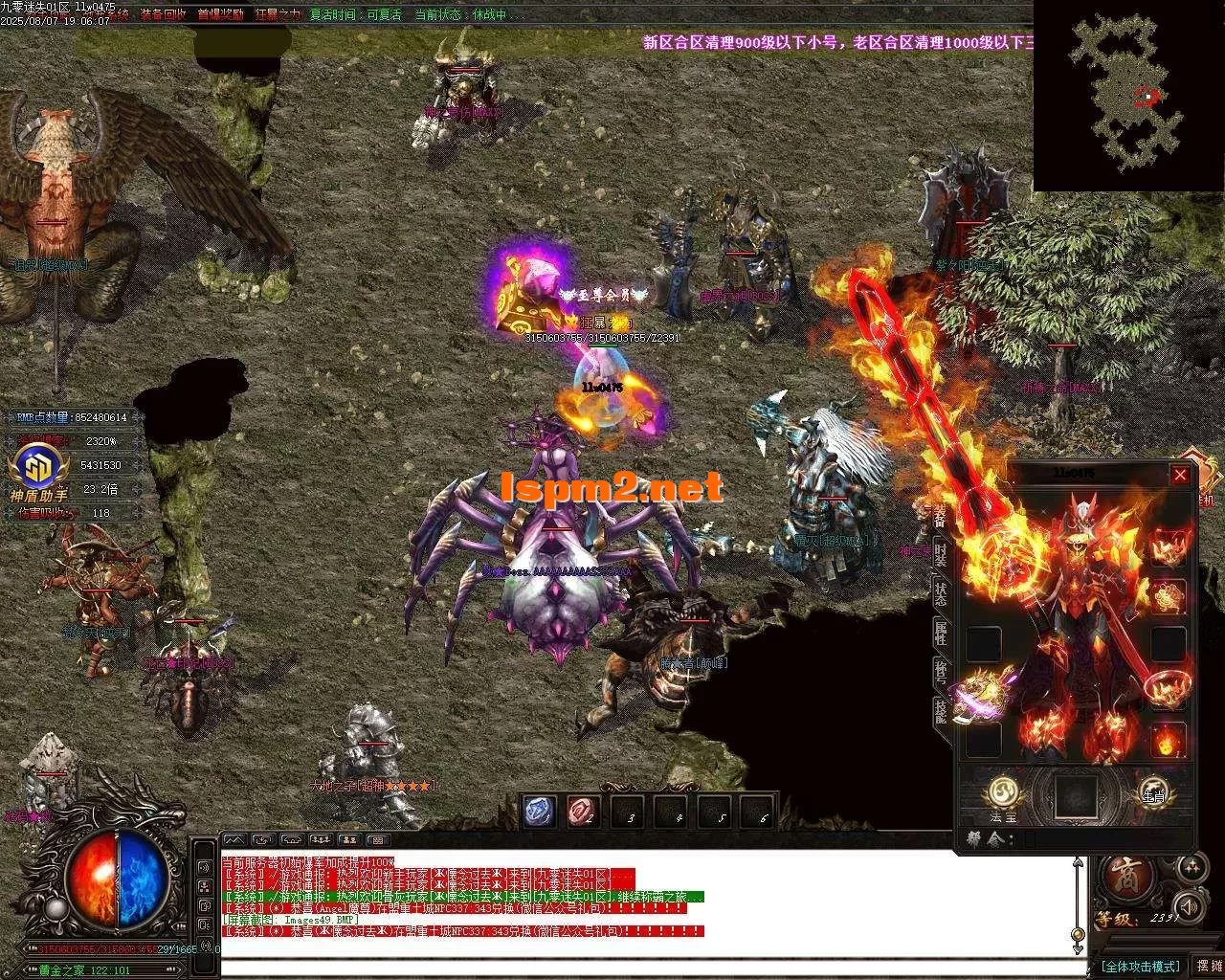This screenshot has width=1225, height=980.
Task: Use the red scroll in hotbar slot two
Action: coord(583,812)
